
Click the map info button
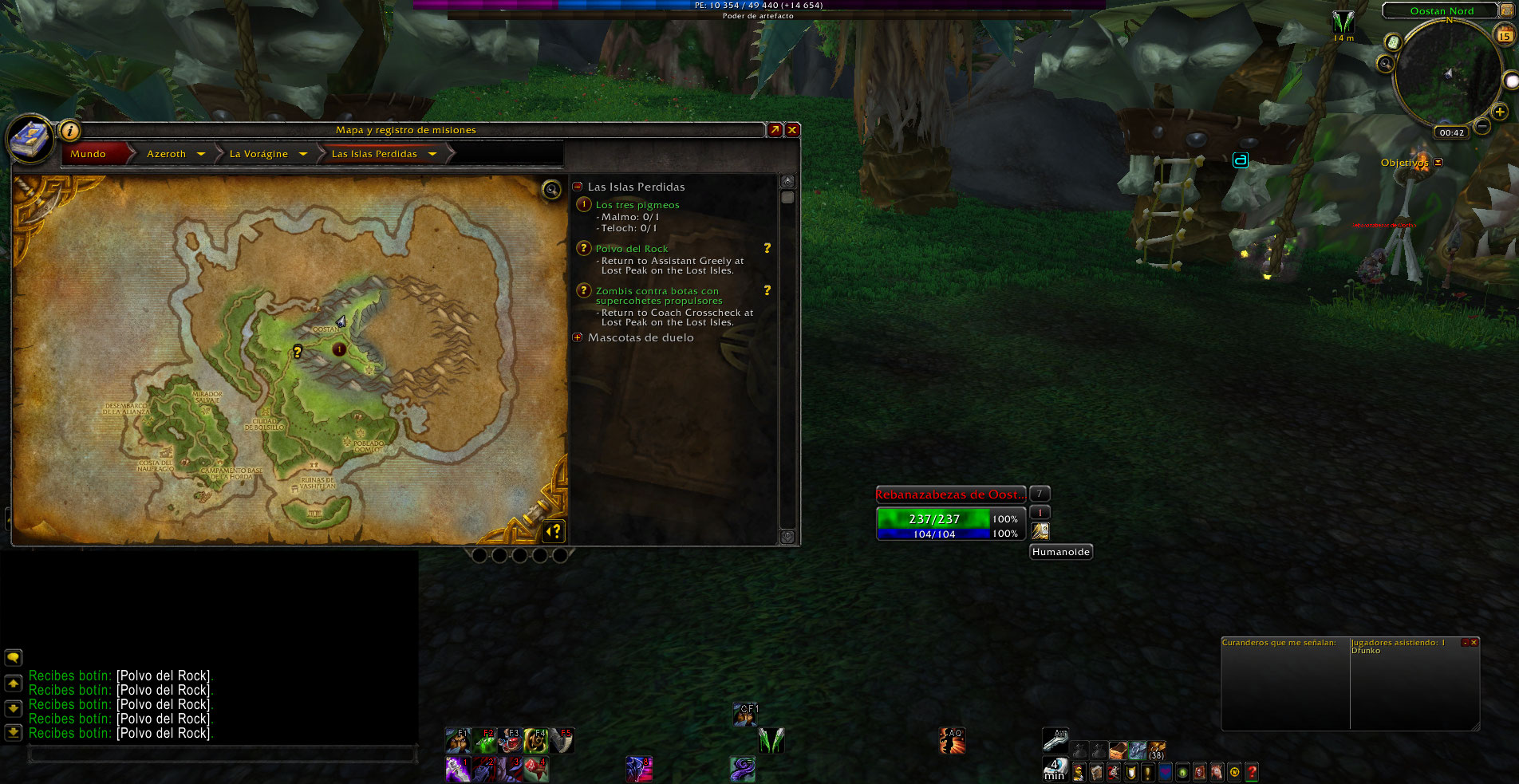pos(70,131)
